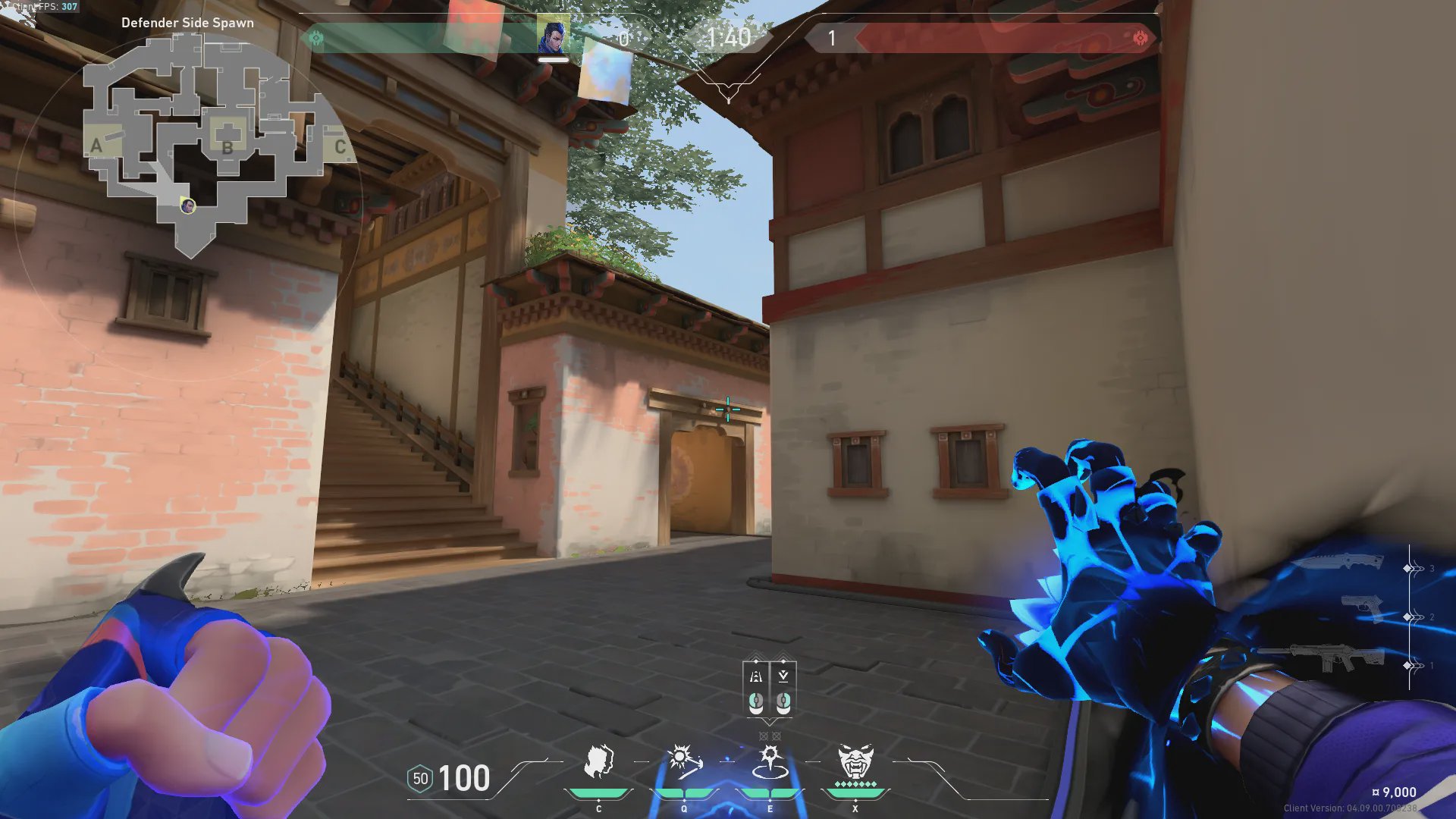This screenshot has width=1456, height=819.
Task: Choose the Gatecrash teleport ability
Action: tap(770, 762)
